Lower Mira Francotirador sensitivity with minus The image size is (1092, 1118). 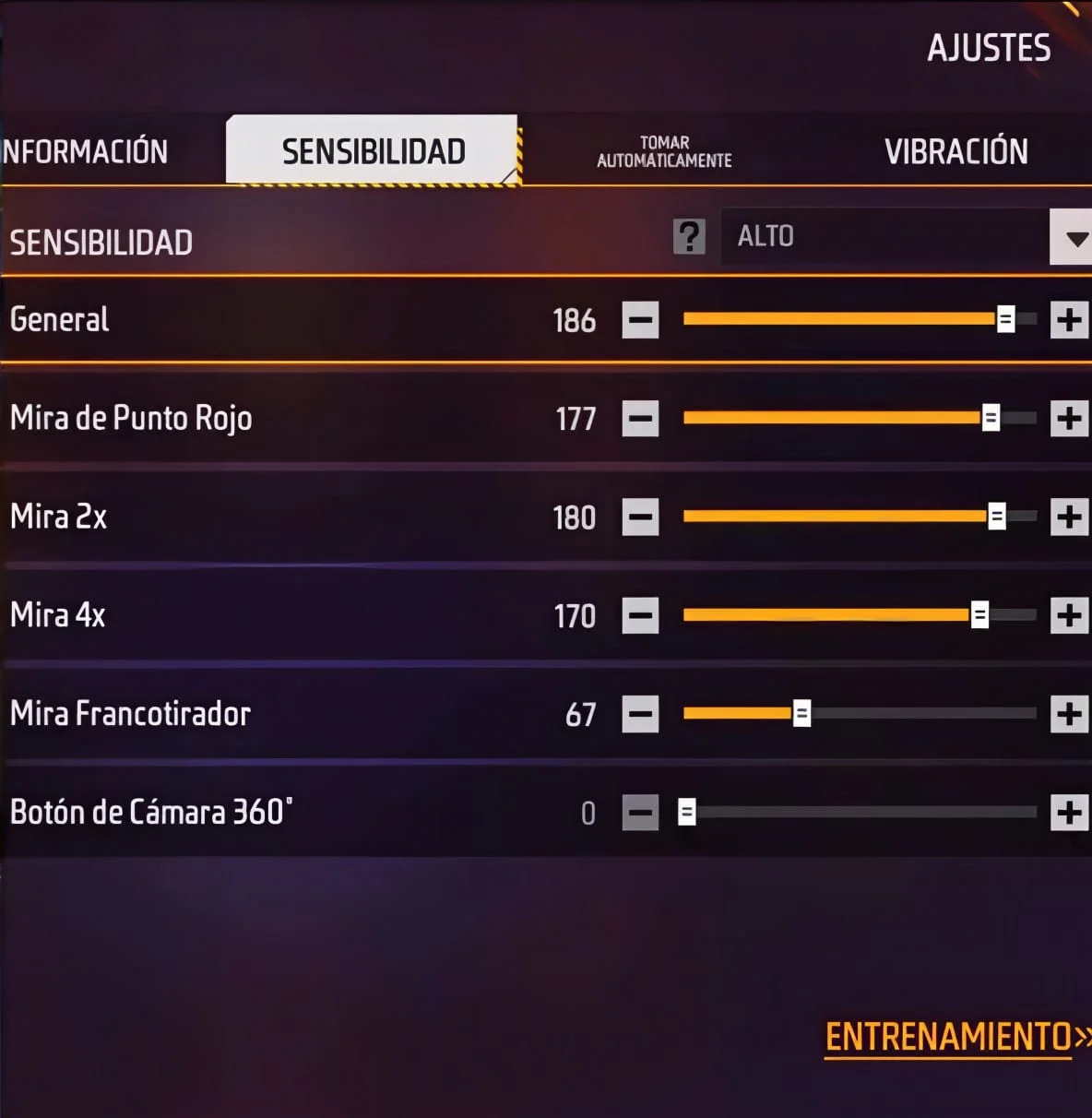(x=640, y=714)
